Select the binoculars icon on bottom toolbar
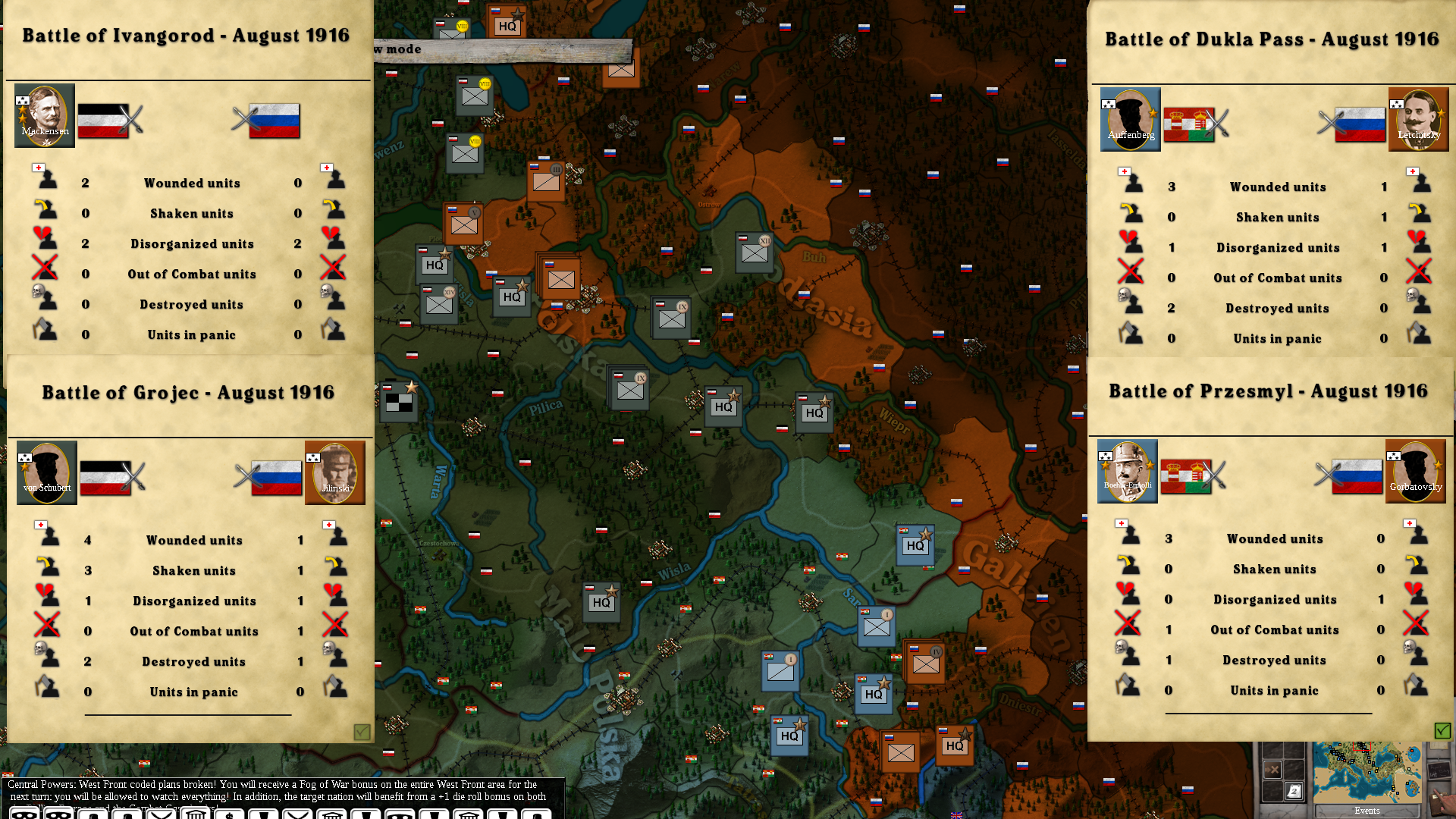This screenshot has width=1456, height=819. pos(26,813)
